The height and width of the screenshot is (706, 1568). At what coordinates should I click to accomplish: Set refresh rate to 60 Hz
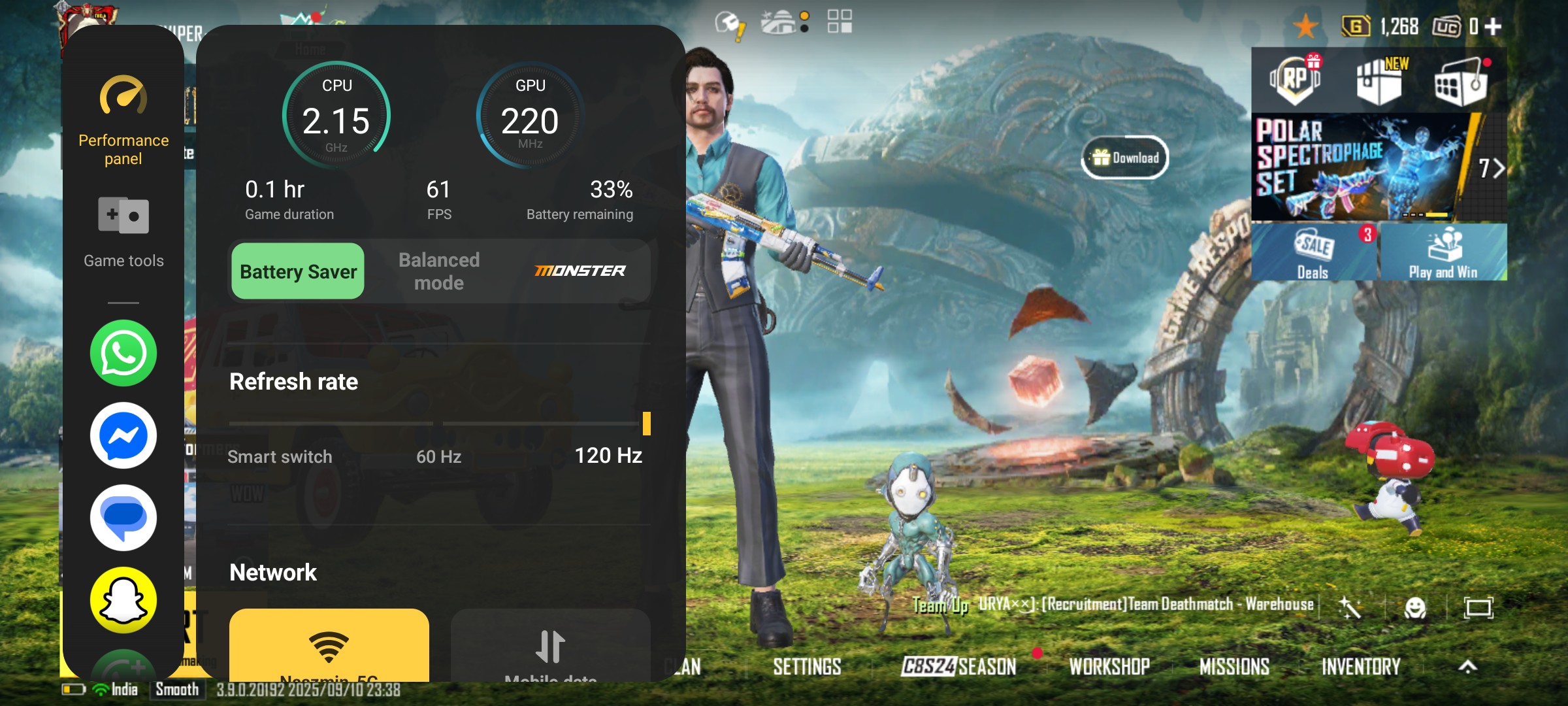[439, 456]
